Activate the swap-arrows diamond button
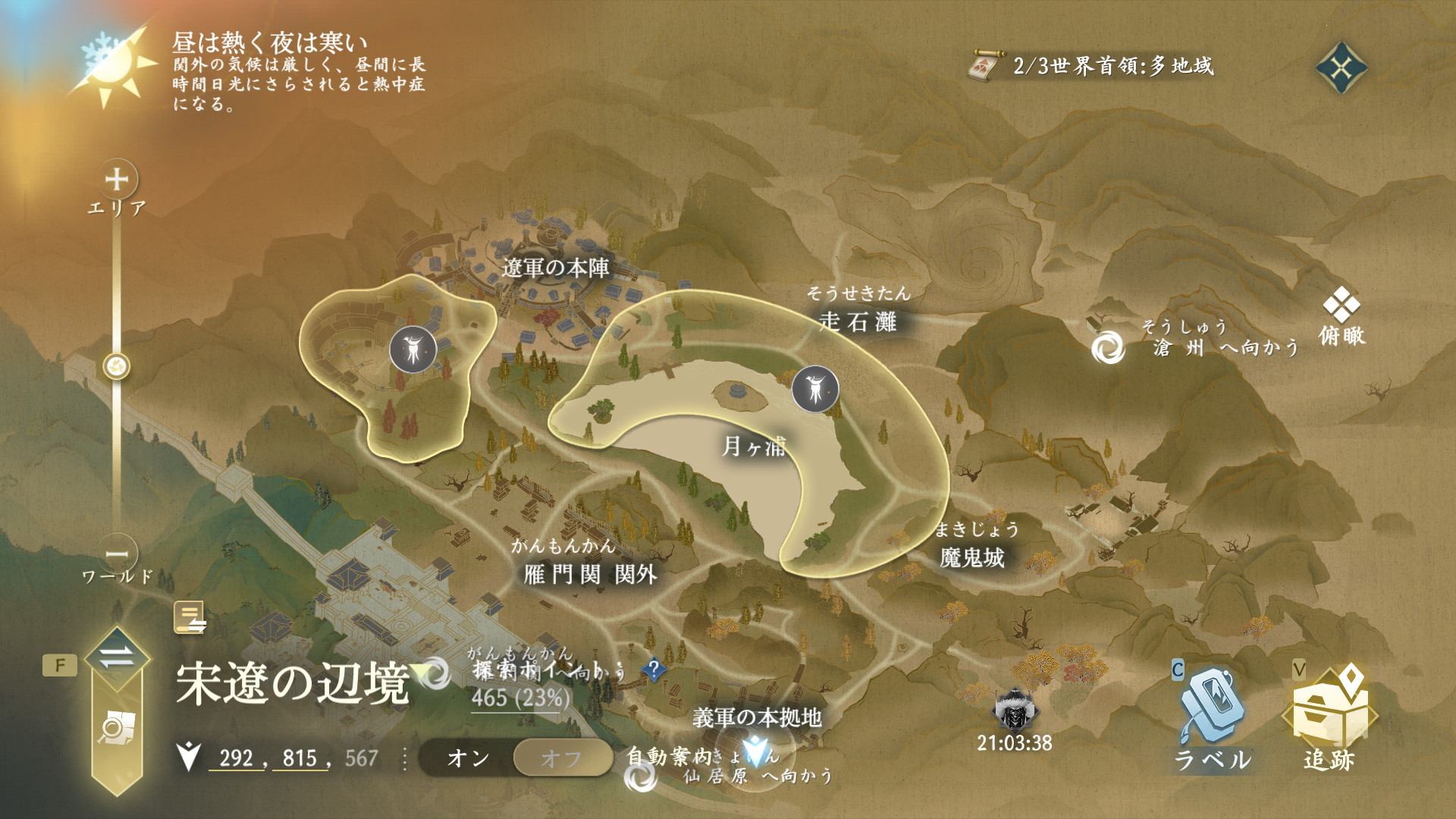The image size is (1456, 819). [x=116, y=658]
